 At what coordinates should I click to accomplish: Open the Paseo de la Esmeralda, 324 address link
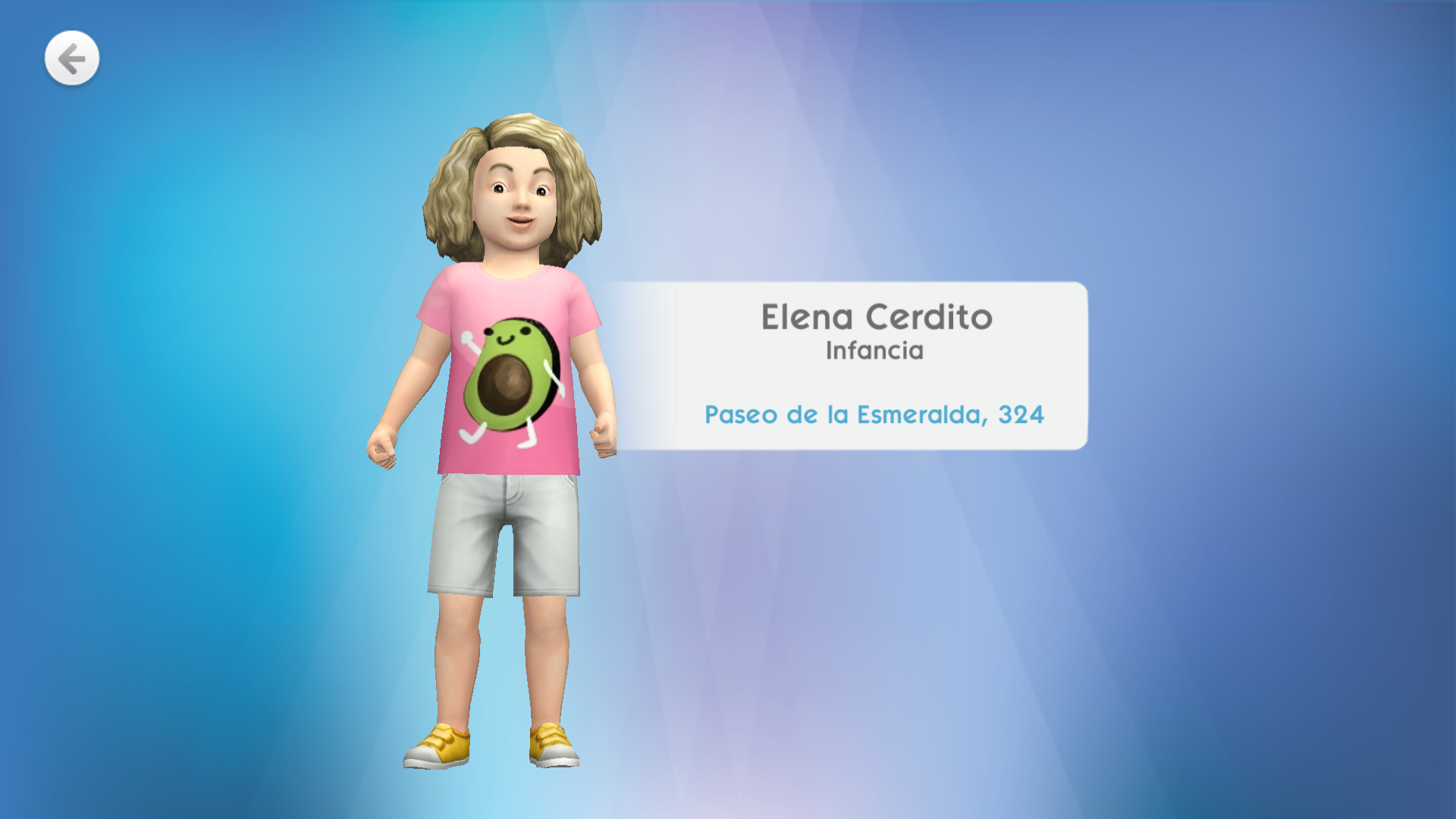874,415
